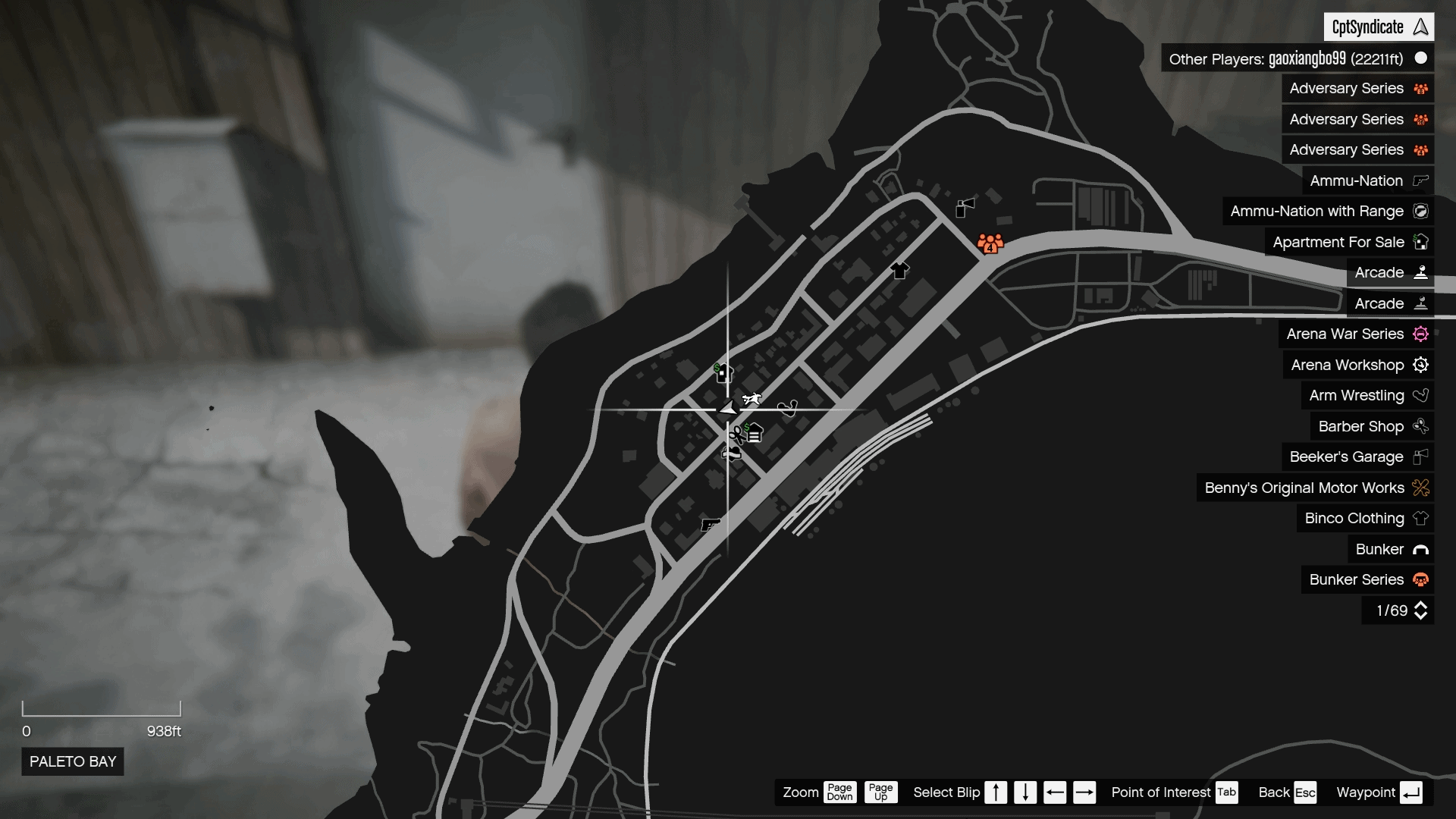Click the up arrow for Select Blip
This screenshot has width=1456, height=819.
point(996,792)
